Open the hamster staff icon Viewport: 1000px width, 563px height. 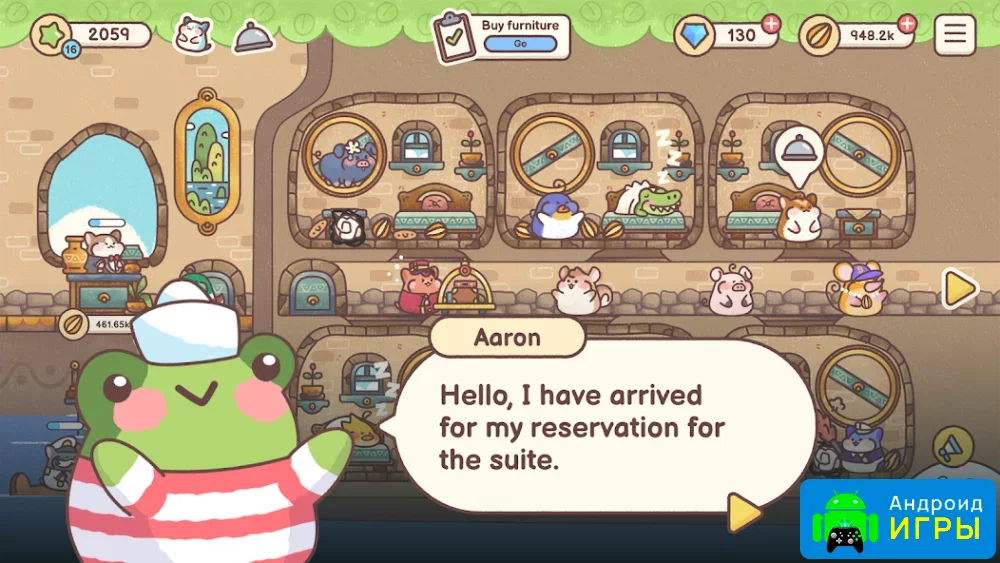click(x=193, y=35)
